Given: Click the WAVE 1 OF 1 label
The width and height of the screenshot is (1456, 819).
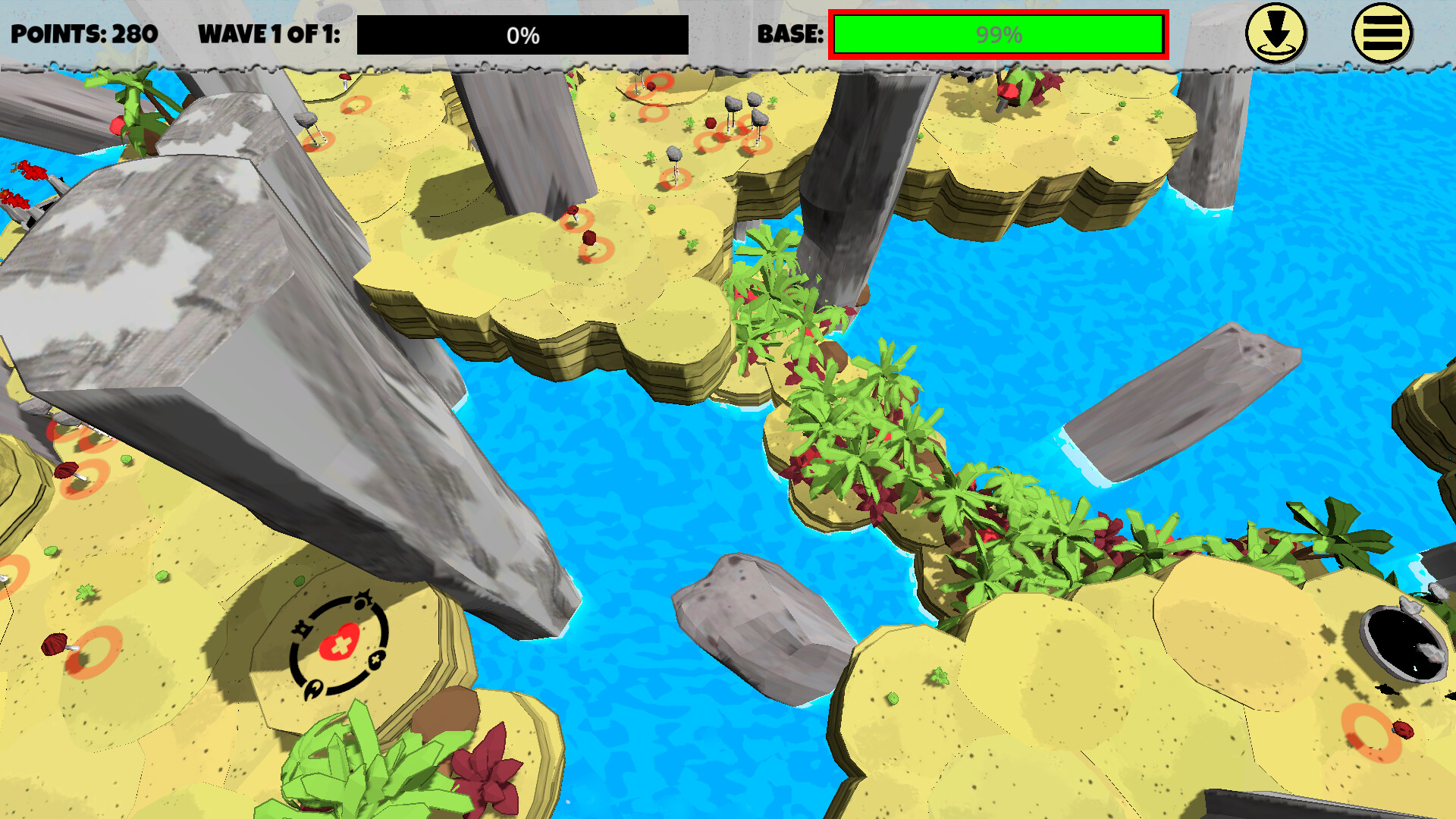Looking at the screenshot, I should [269, 34].
